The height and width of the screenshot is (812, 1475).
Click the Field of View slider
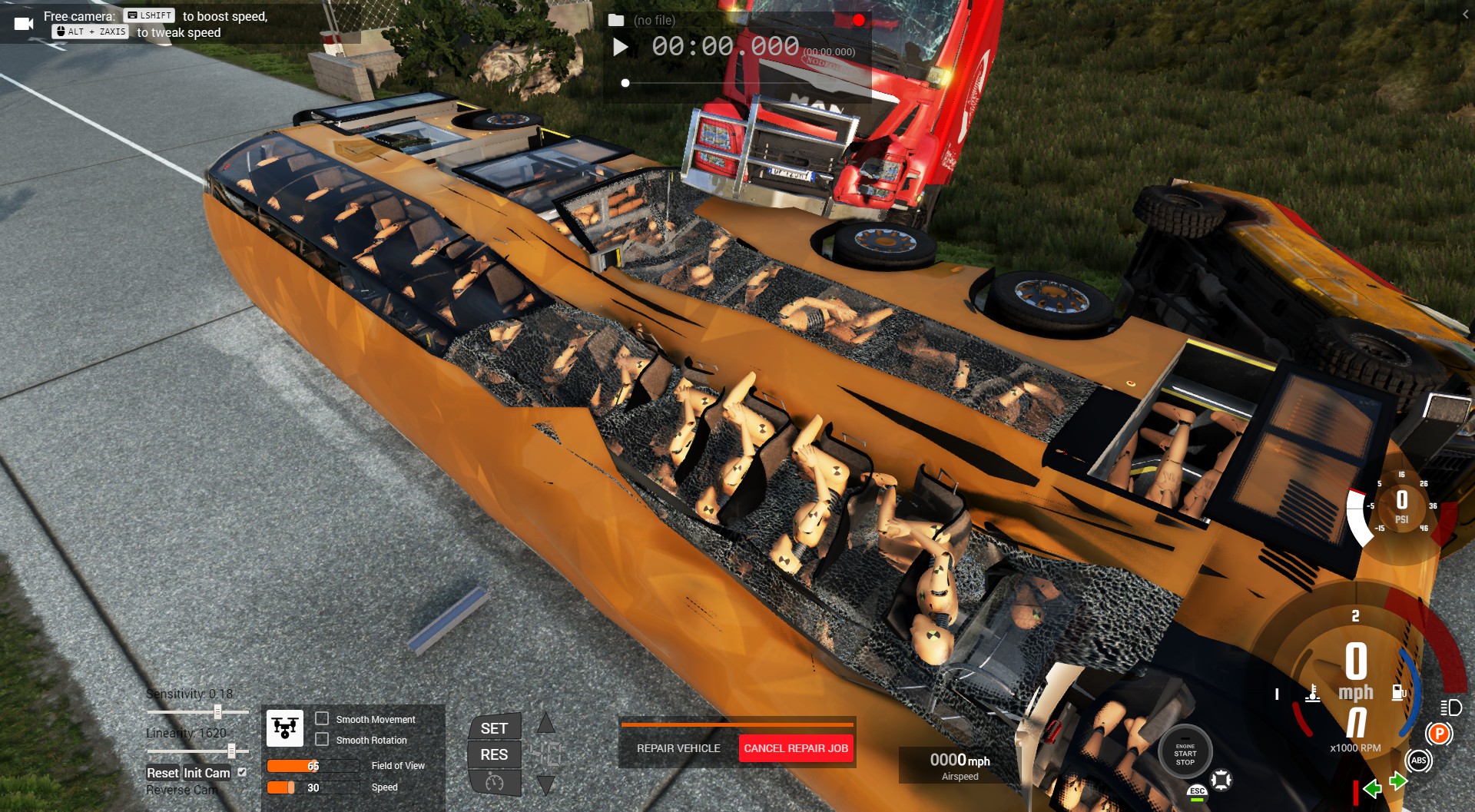tap(313, 766)
